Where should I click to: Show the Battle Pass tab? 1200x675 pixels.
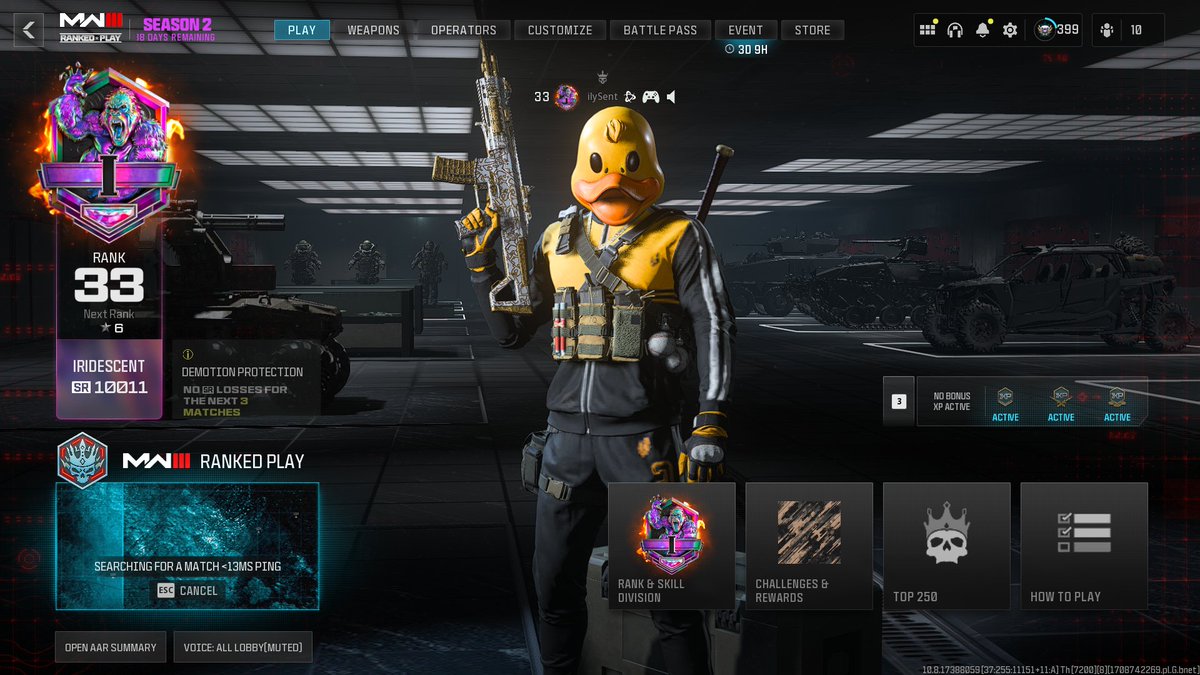(660, 30)
